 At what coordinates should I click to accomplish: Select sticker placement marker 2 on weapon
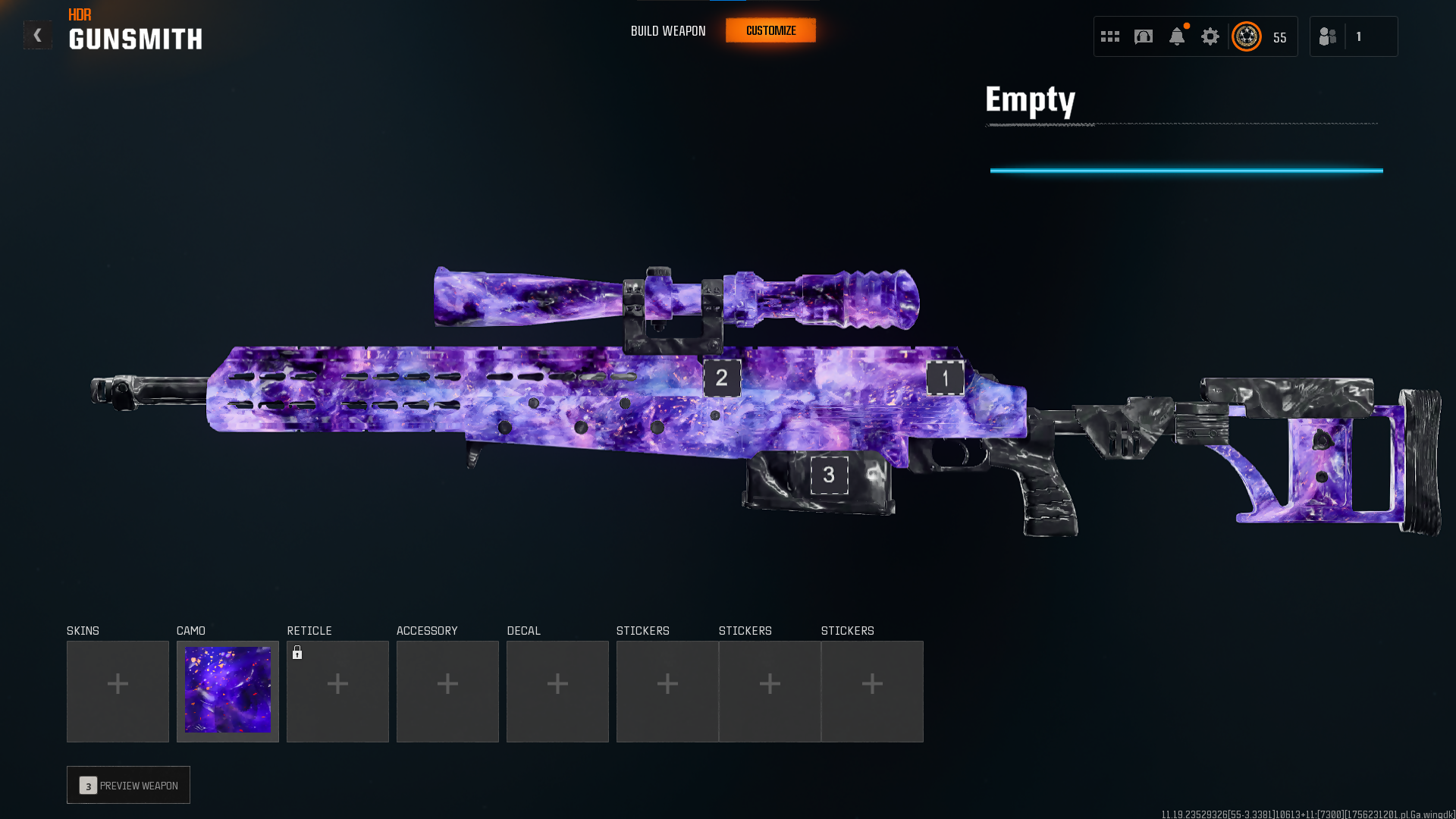pos(722,378)
